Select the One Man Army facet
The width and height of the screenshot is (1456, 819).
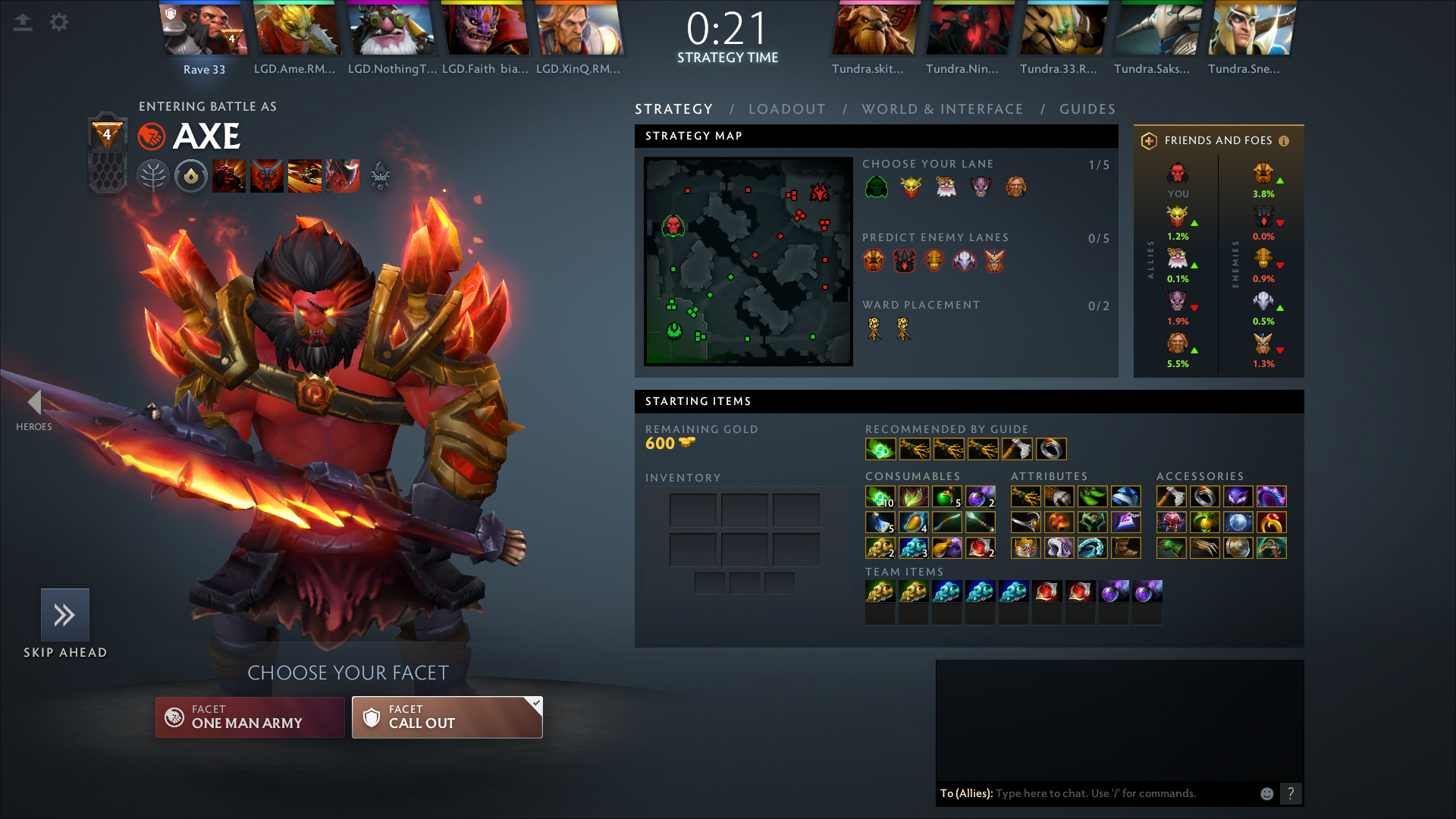pyautogui.click(x=250, y=717)
